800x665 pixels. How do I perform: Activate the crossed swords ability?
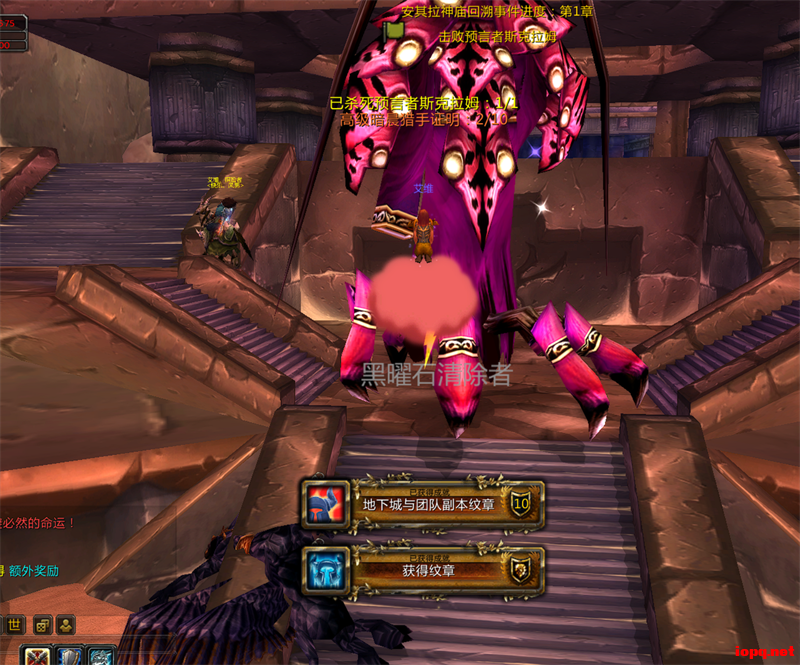click(38, 656)
